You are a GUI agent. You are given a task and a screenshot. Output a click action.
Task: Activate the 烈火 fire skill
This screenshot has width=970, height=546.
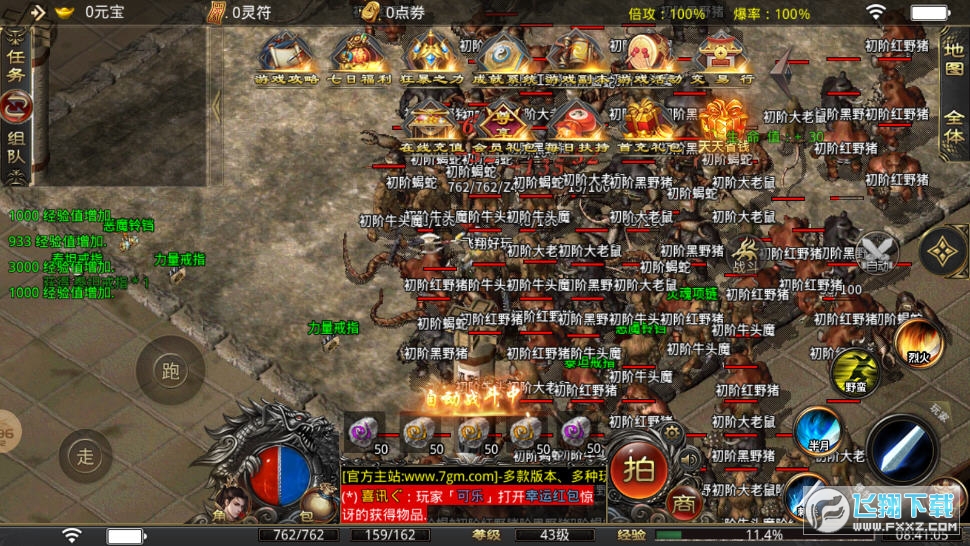pos(916,341)
